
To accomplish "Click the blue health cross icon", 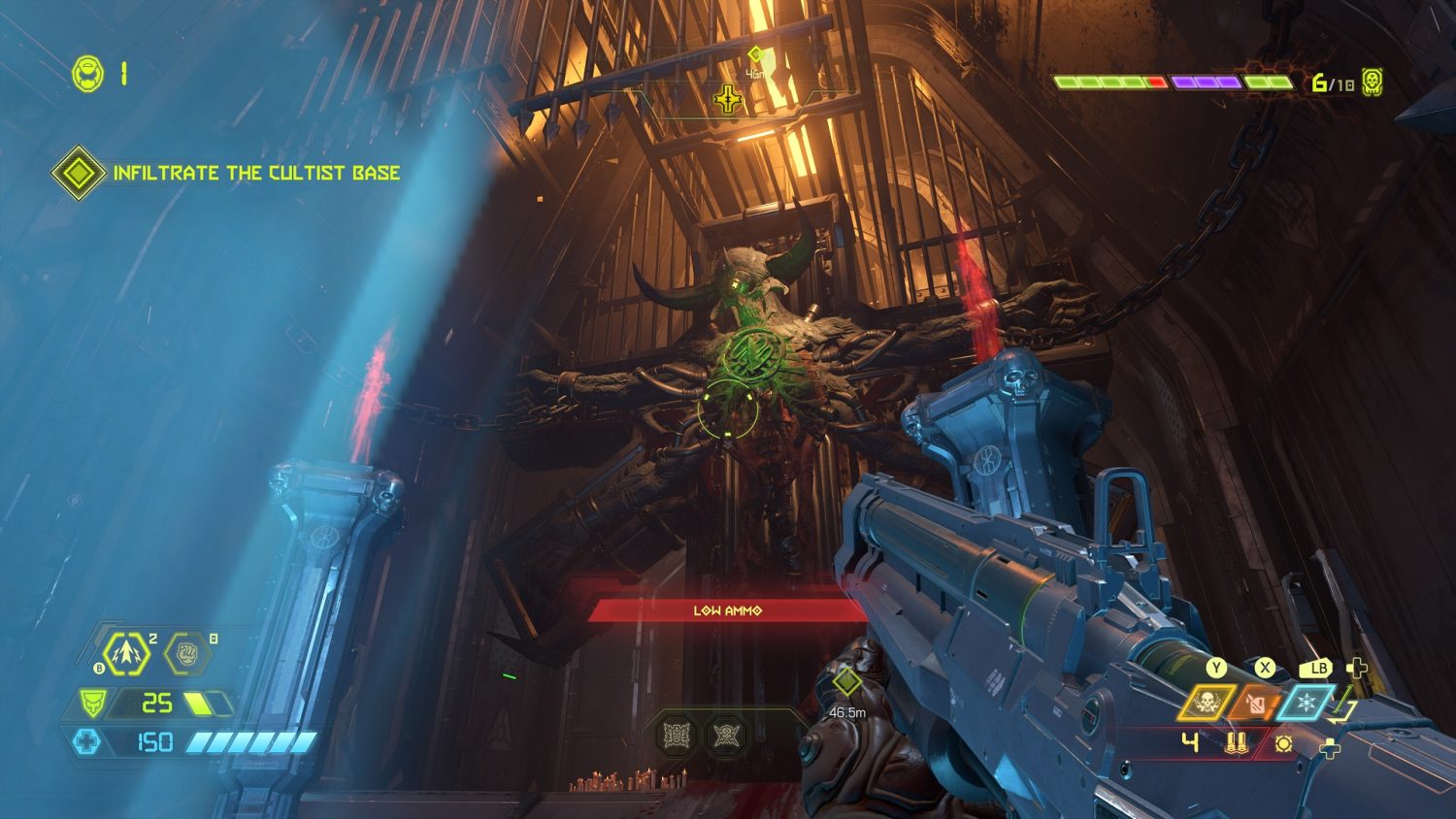I will click(87, 742).
